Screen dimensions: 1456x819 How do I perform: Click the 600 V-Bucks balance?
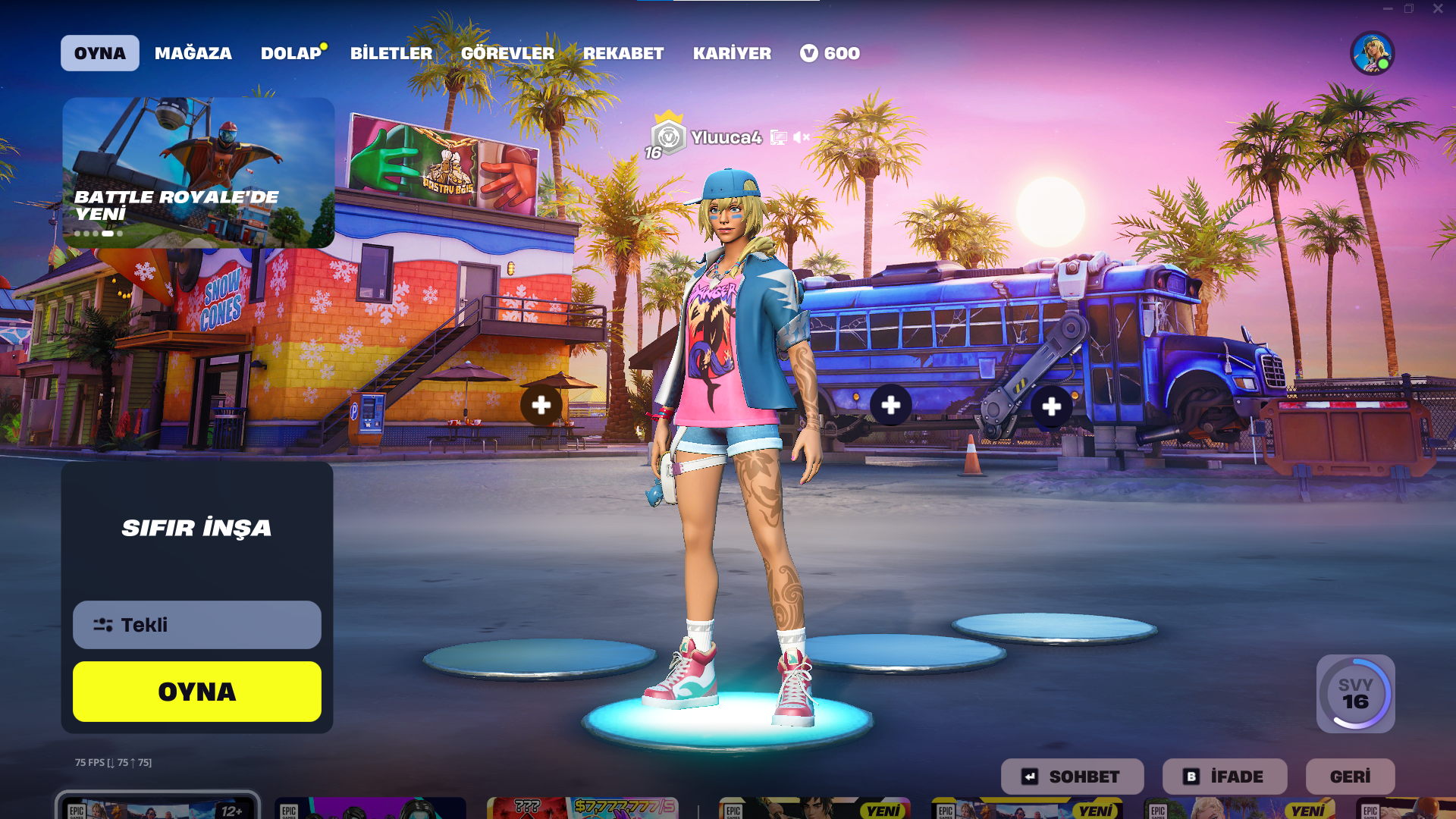[x=830, y=53]
